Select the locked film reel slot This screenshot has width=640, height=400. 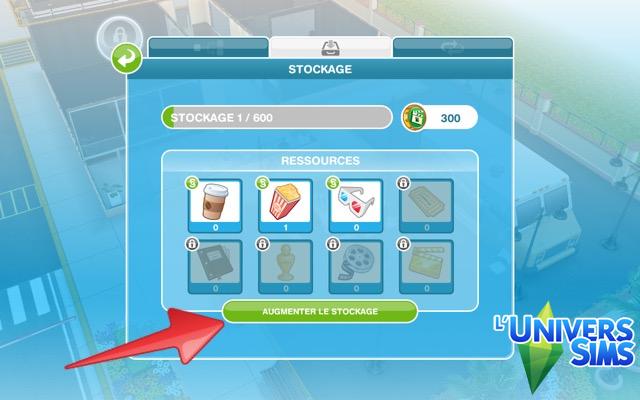pyautogui.click(x=356, y=265)
